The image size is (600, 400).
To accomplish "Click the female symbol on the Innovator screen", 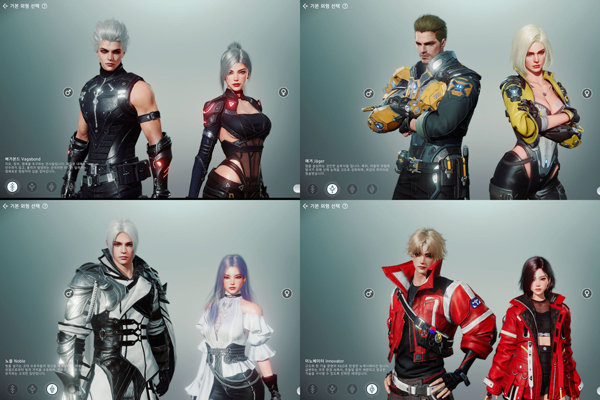I will coord(586,293).
